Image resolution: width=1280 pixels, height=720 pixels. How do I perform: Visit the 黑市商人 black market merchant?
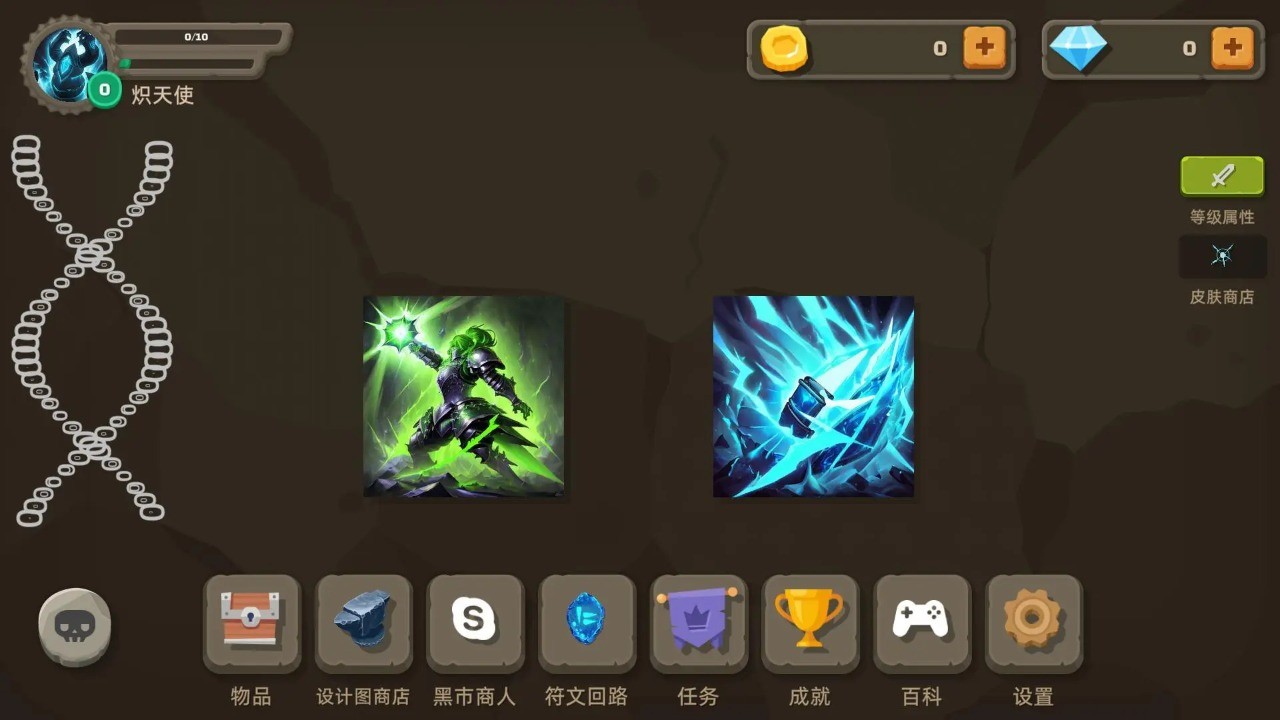click(x=475, y=620)
